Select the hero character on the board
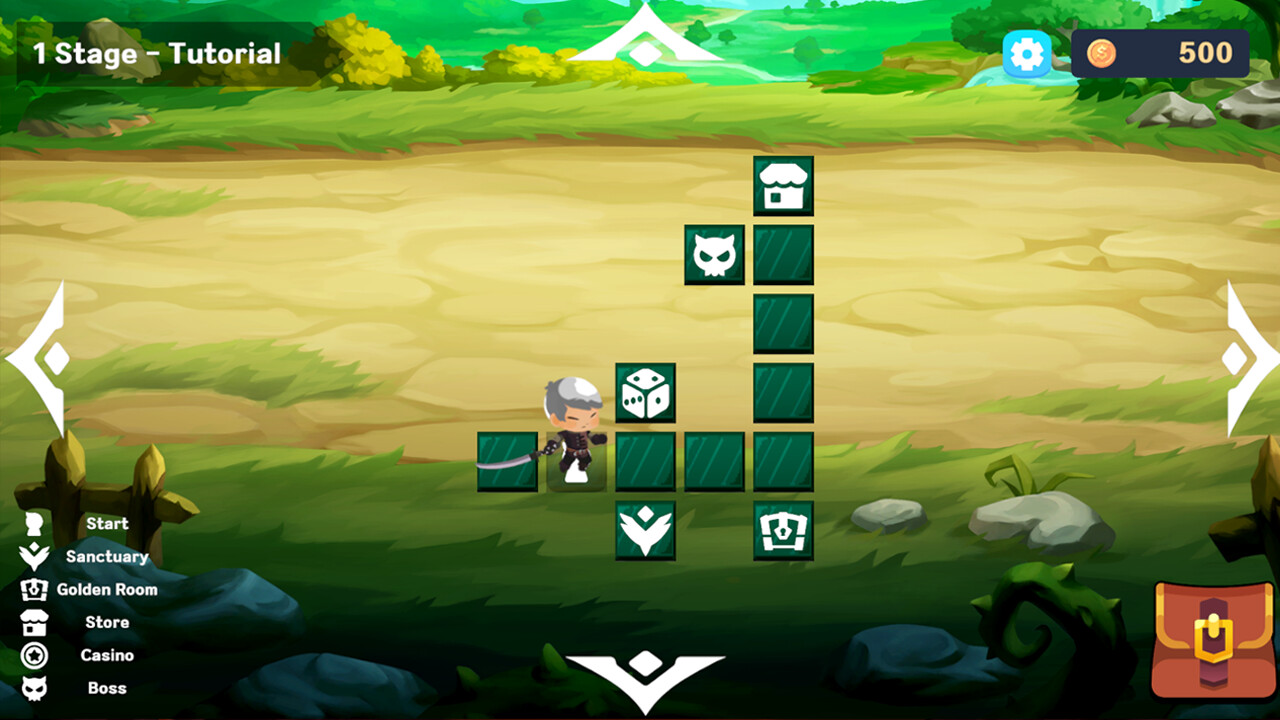Screen dimensions: 1280x720 [572, 430]
